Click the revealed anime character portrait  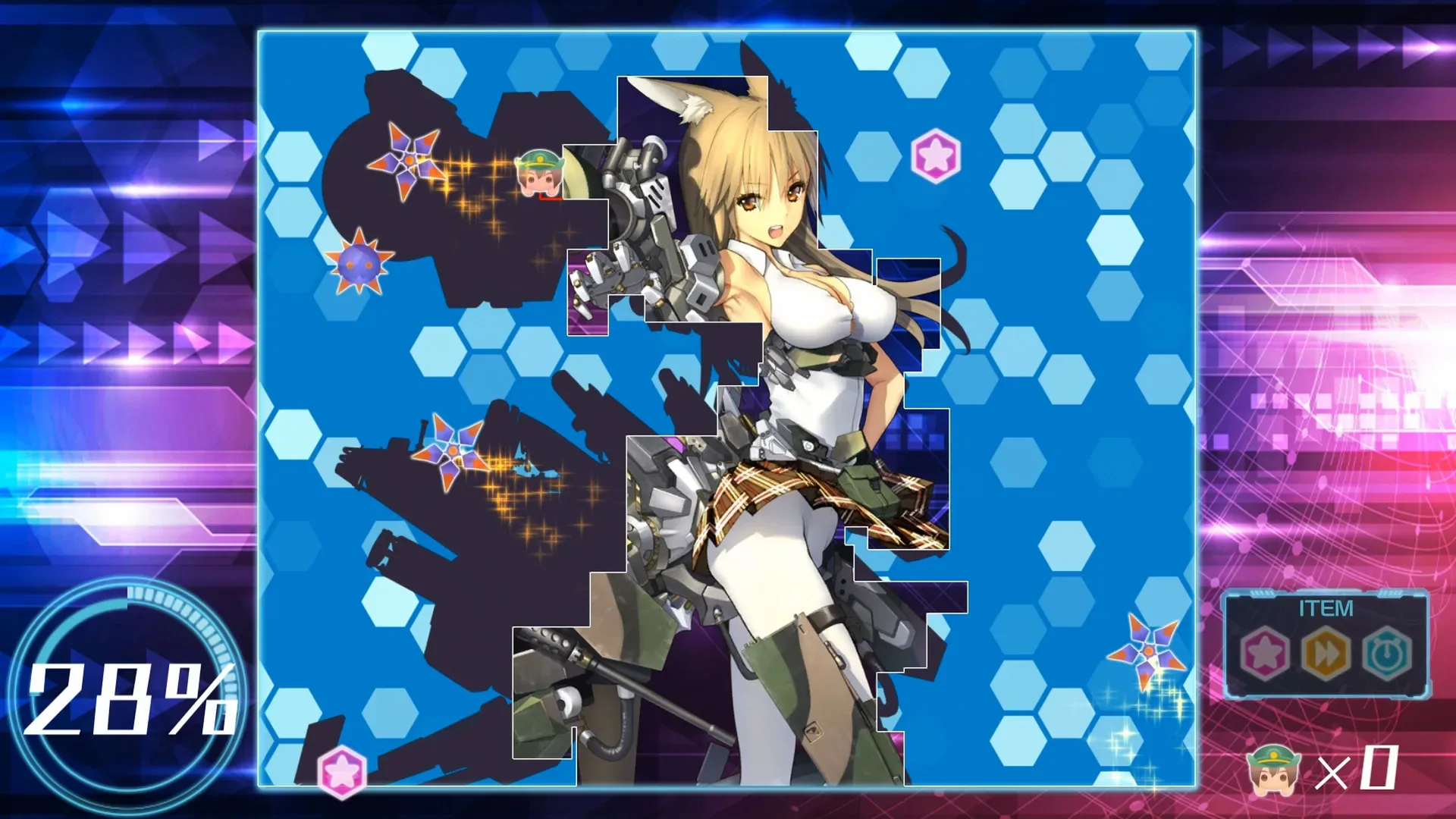pos(796,318)
